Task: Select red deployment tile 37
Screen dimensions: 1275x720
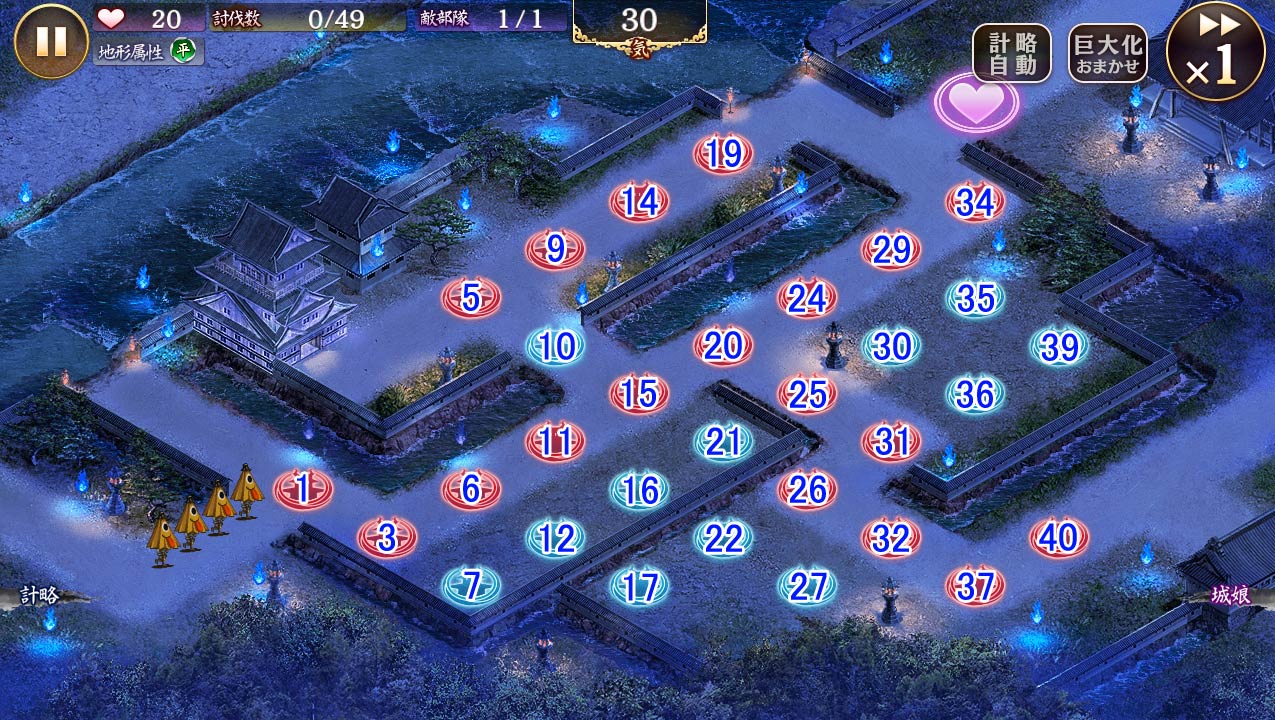Action: (x=975, y=586)
